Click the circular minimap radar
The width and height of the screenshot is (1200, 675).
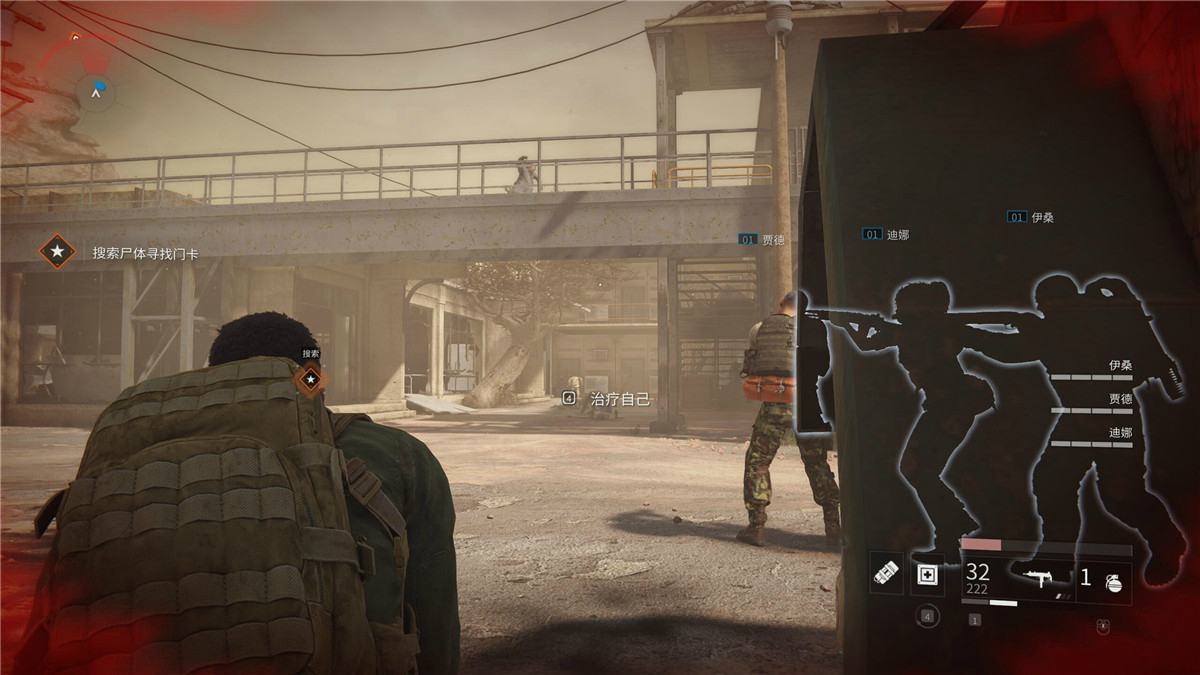[97, 91]
